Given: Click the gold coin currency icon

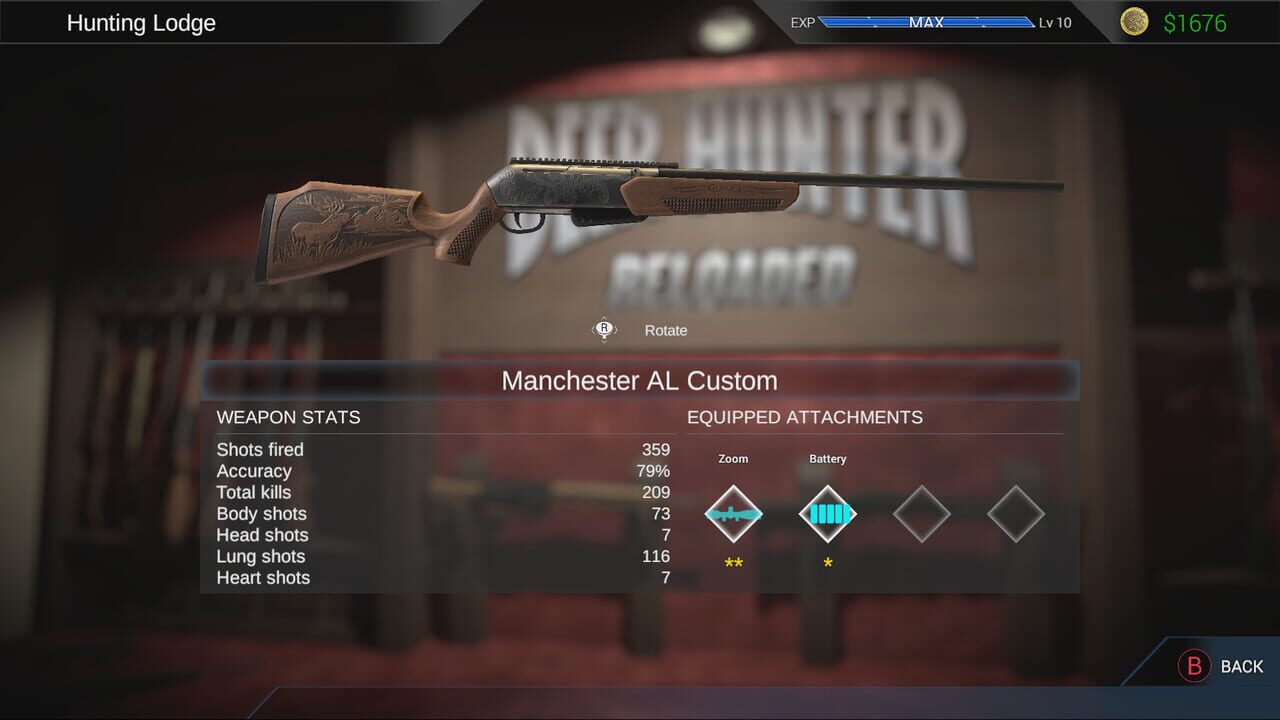Looking at the screenshot, I should (x=1134, y=22).
